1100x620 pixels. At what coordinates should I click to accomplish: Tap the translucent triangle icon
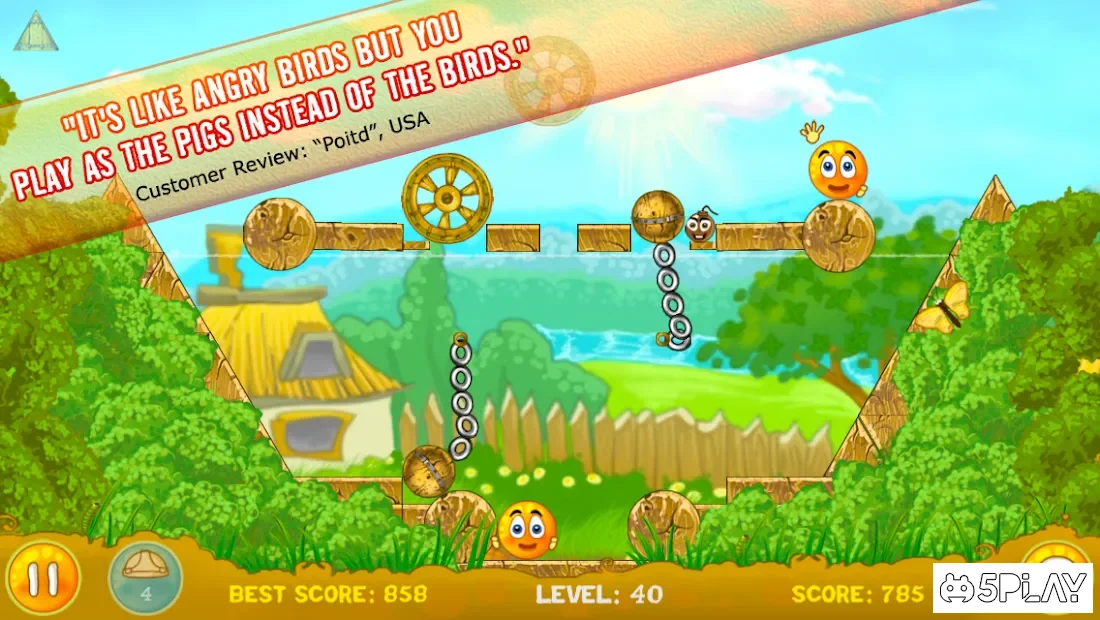click(36, 31)
